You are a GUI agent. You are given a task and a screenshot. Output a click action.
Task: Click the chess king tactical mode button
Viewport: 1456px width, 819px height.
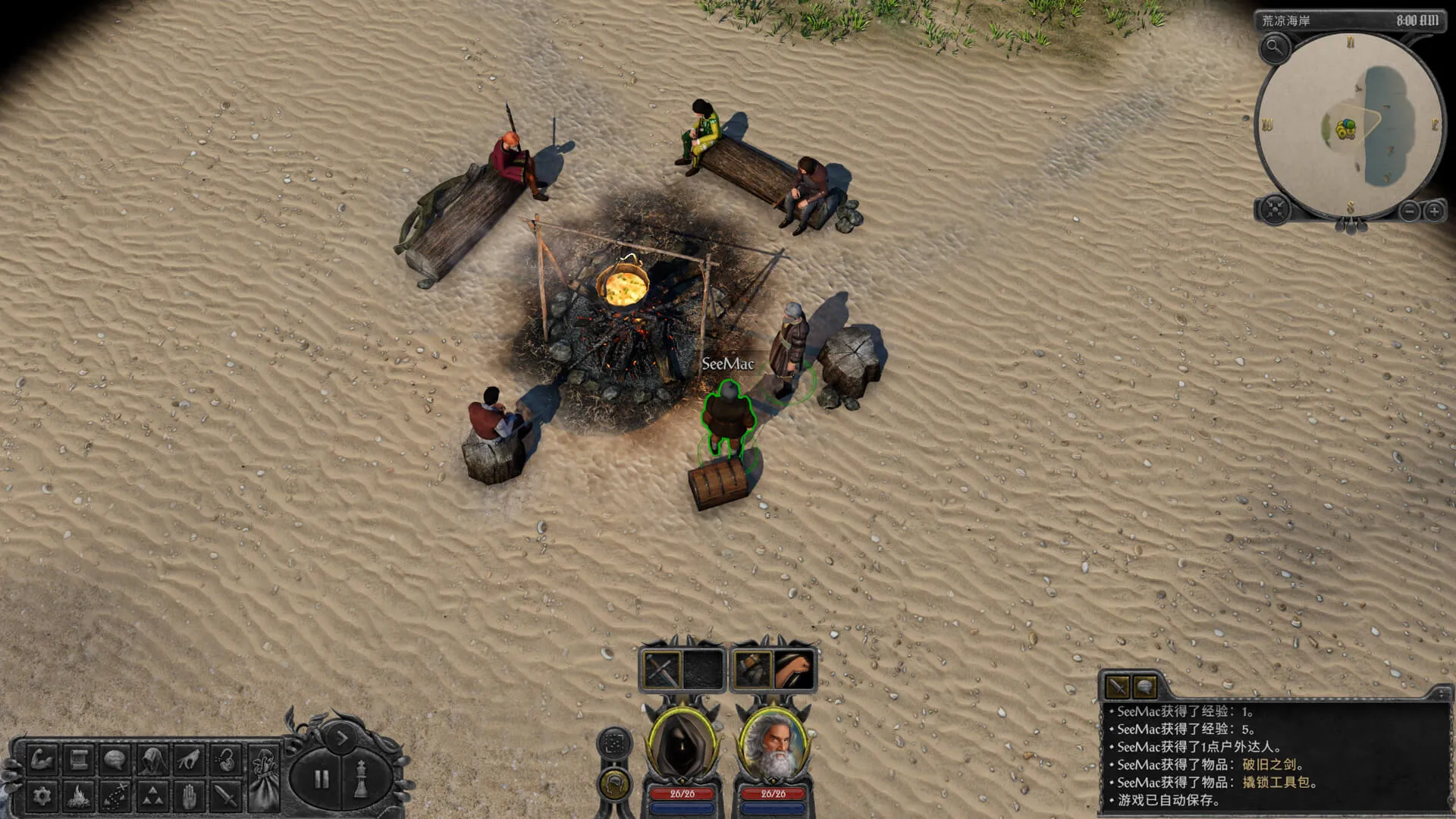tap(362, 779)
